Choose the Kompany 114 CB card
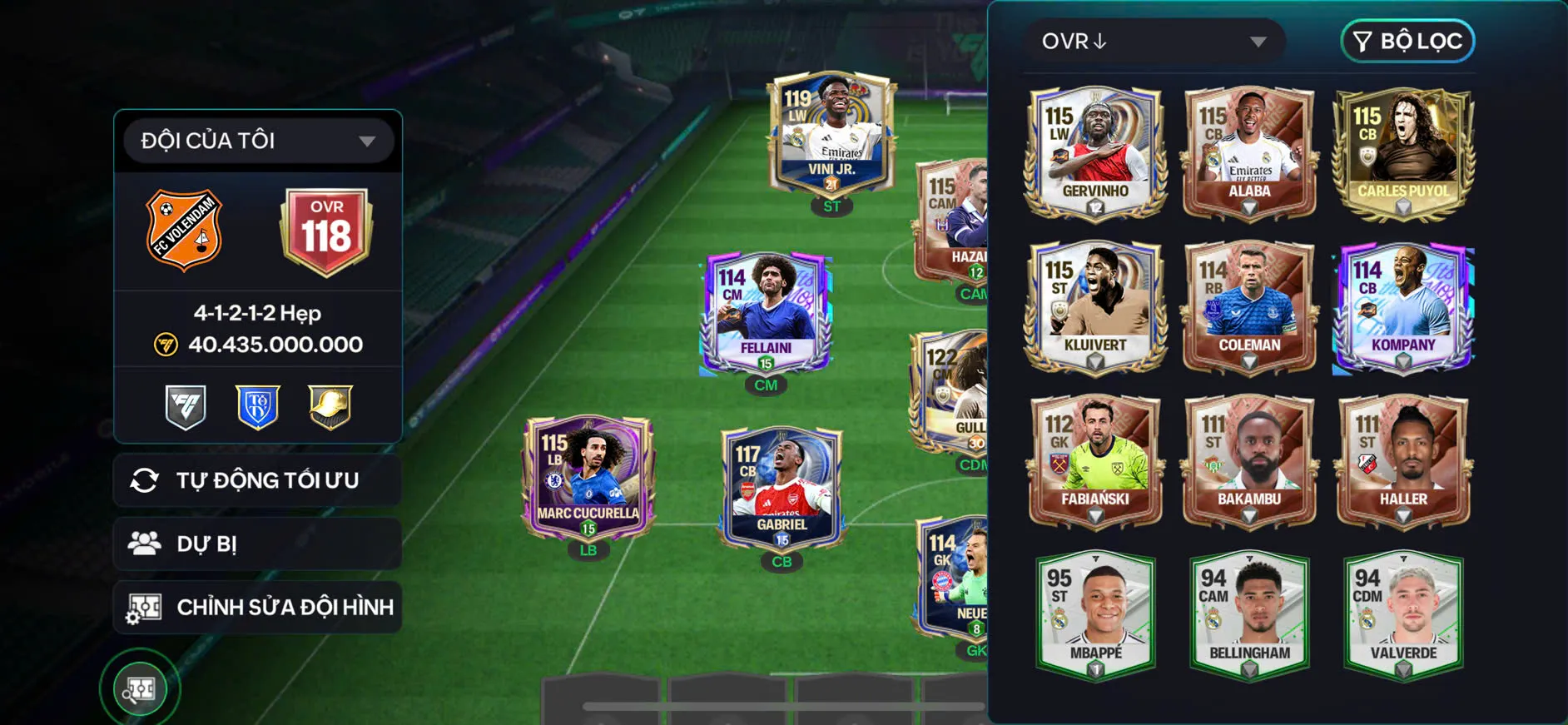Viewport: 1568px width, 725px height. click(x=1403, y=306)
